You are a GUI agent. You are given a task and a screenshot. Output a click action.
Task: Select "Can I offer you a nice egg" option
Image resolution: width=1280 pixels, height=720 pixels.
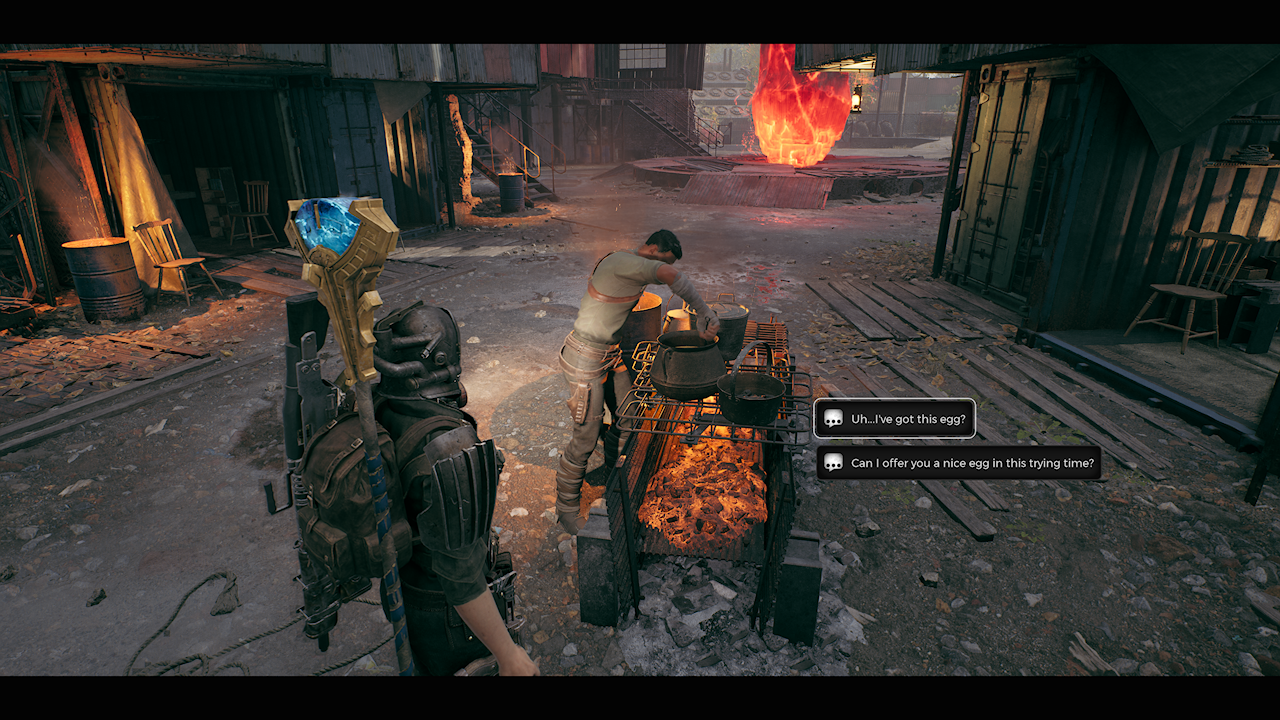pyautogui.click(x=960, y=463)
